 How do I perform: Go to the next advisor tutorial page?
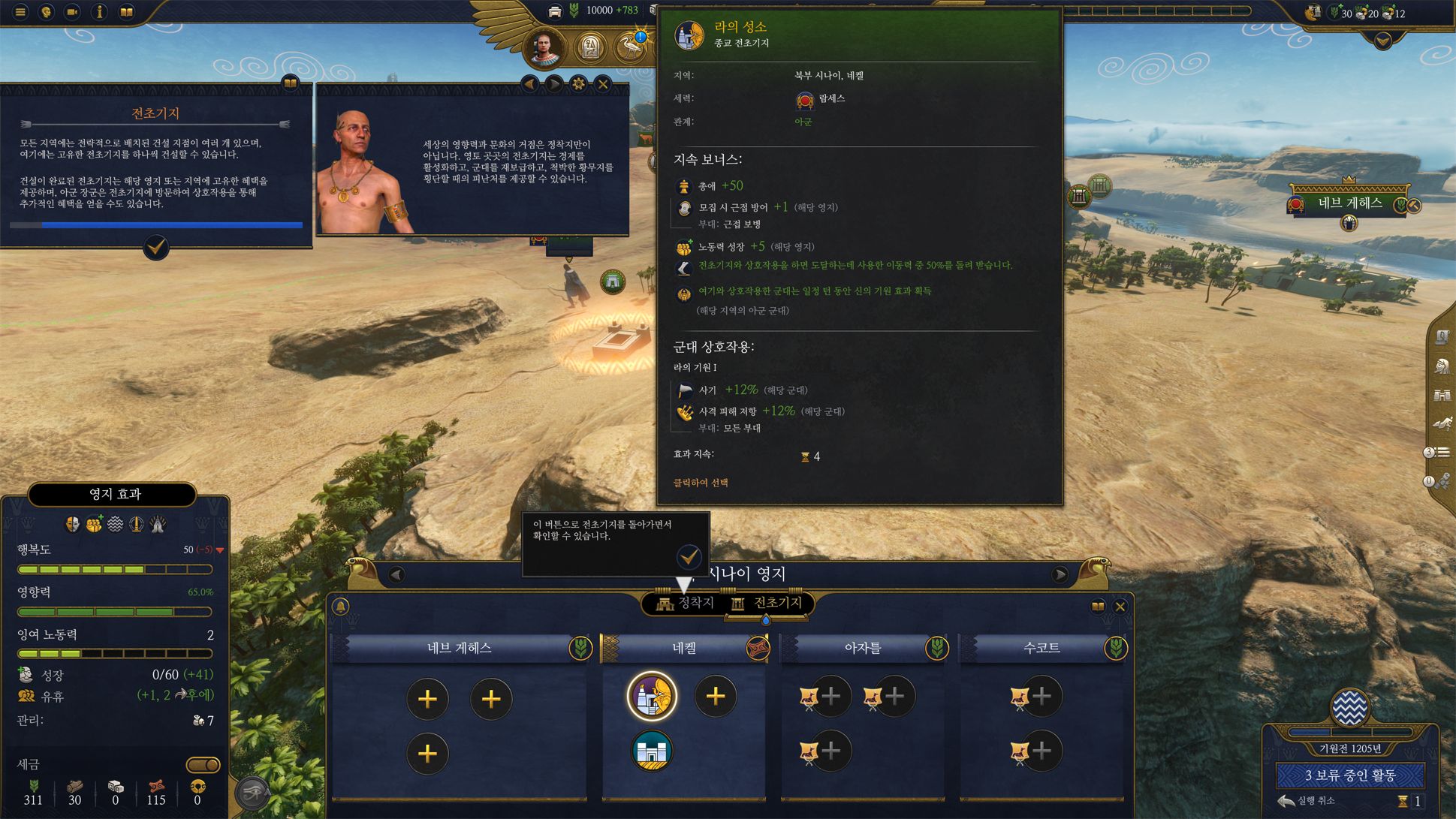[x=554, y=84]
